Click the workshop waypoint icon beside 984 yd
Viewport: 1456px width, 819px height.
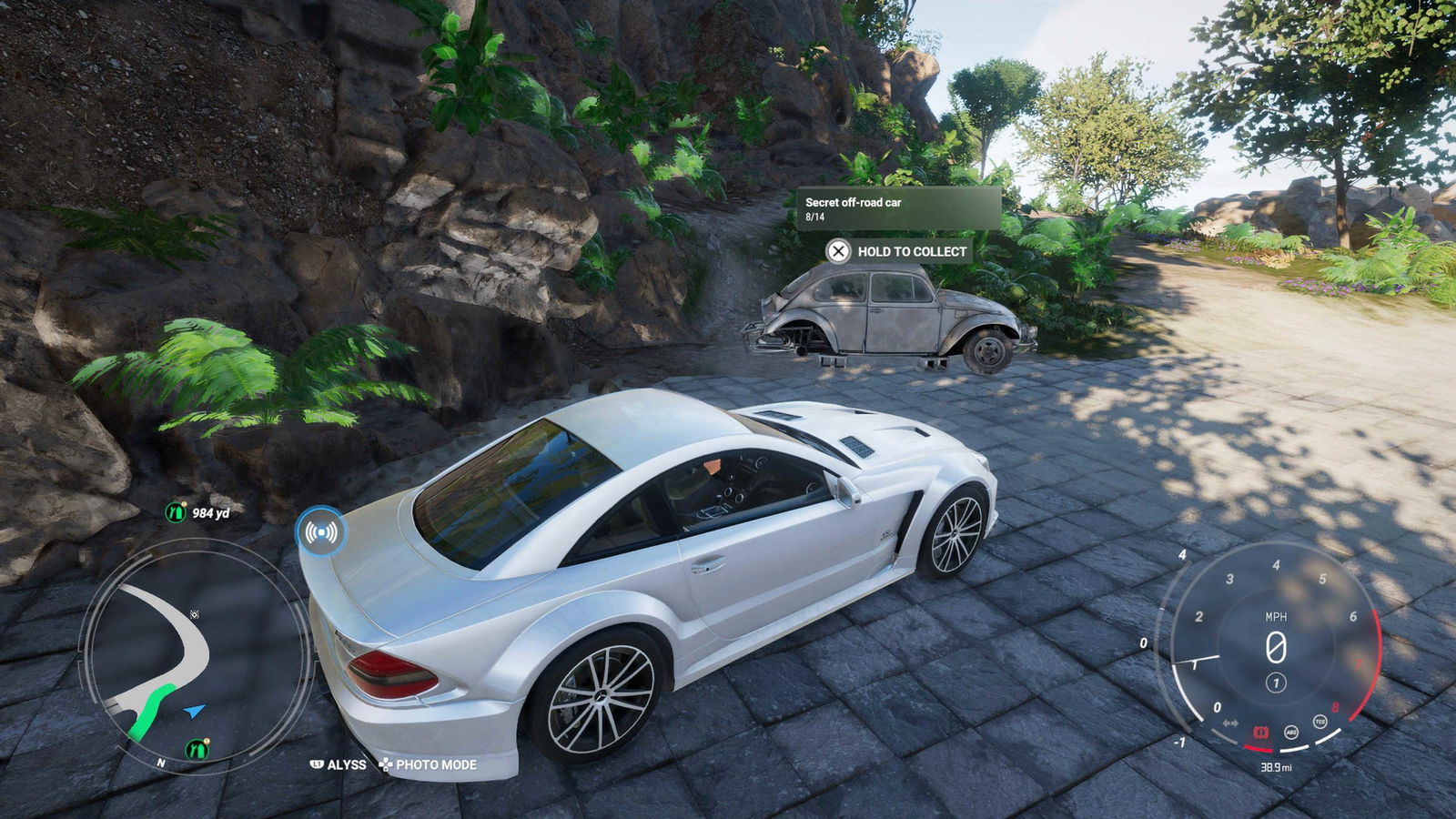[175, 512]
